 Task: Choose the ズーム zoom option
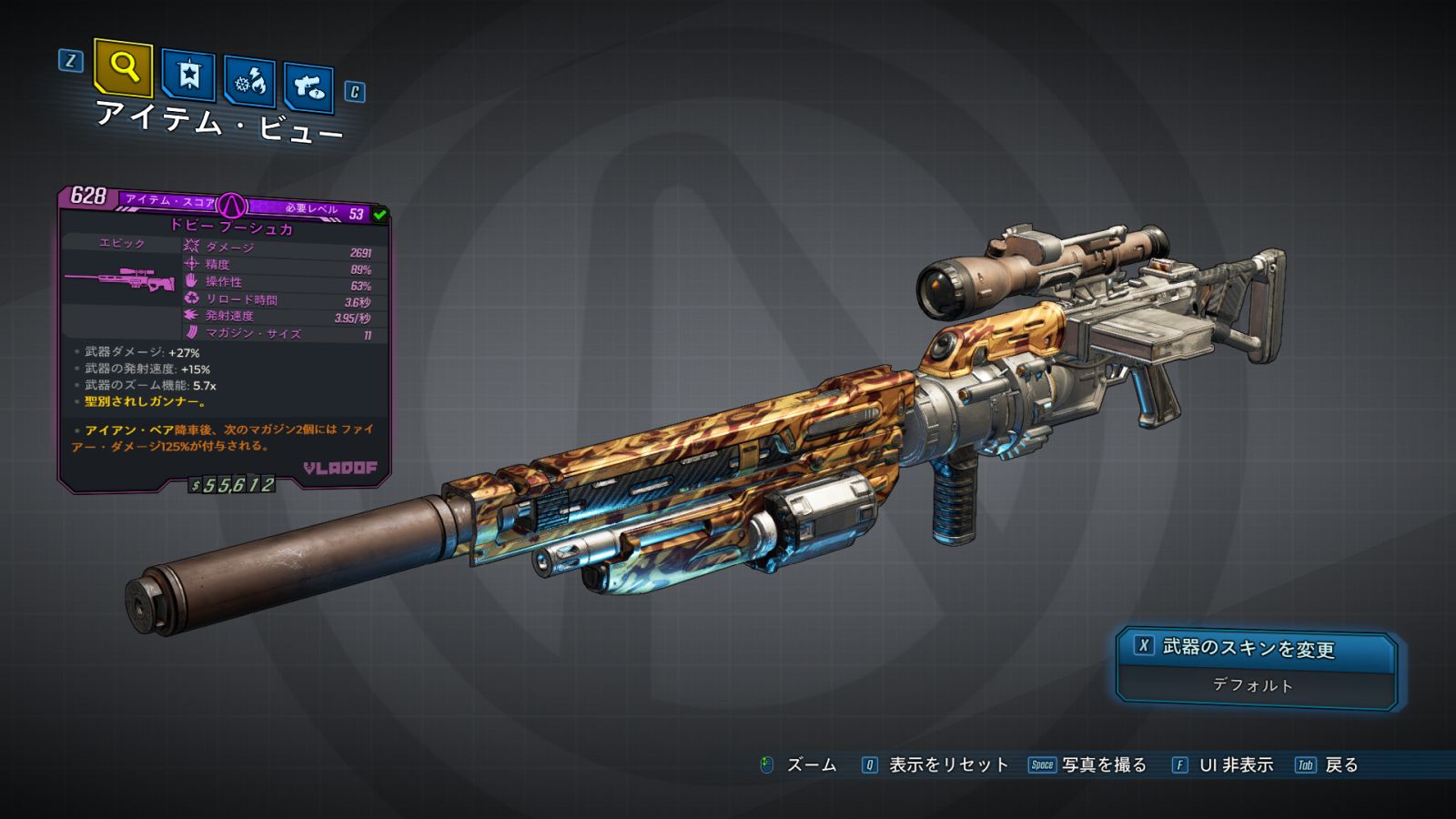click(x=799, y=765)
